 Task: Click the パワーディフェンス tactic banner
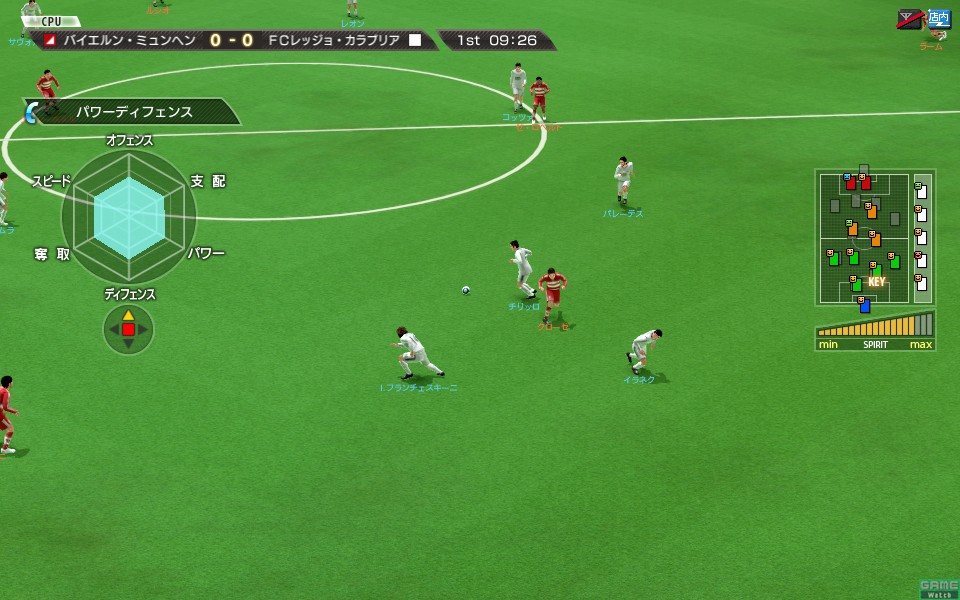(x=135, y=112)
